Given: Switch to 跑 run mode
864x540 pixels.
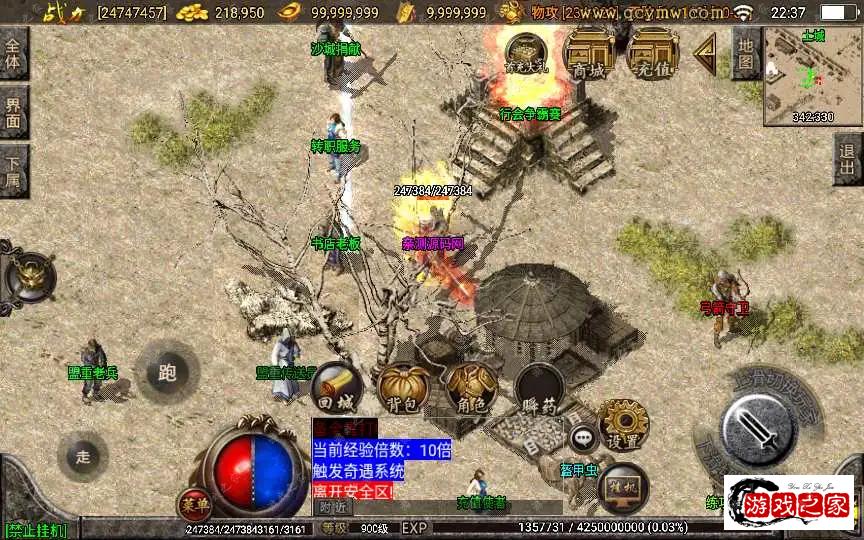Looking at the screenshot, I should tap(166, 372).
